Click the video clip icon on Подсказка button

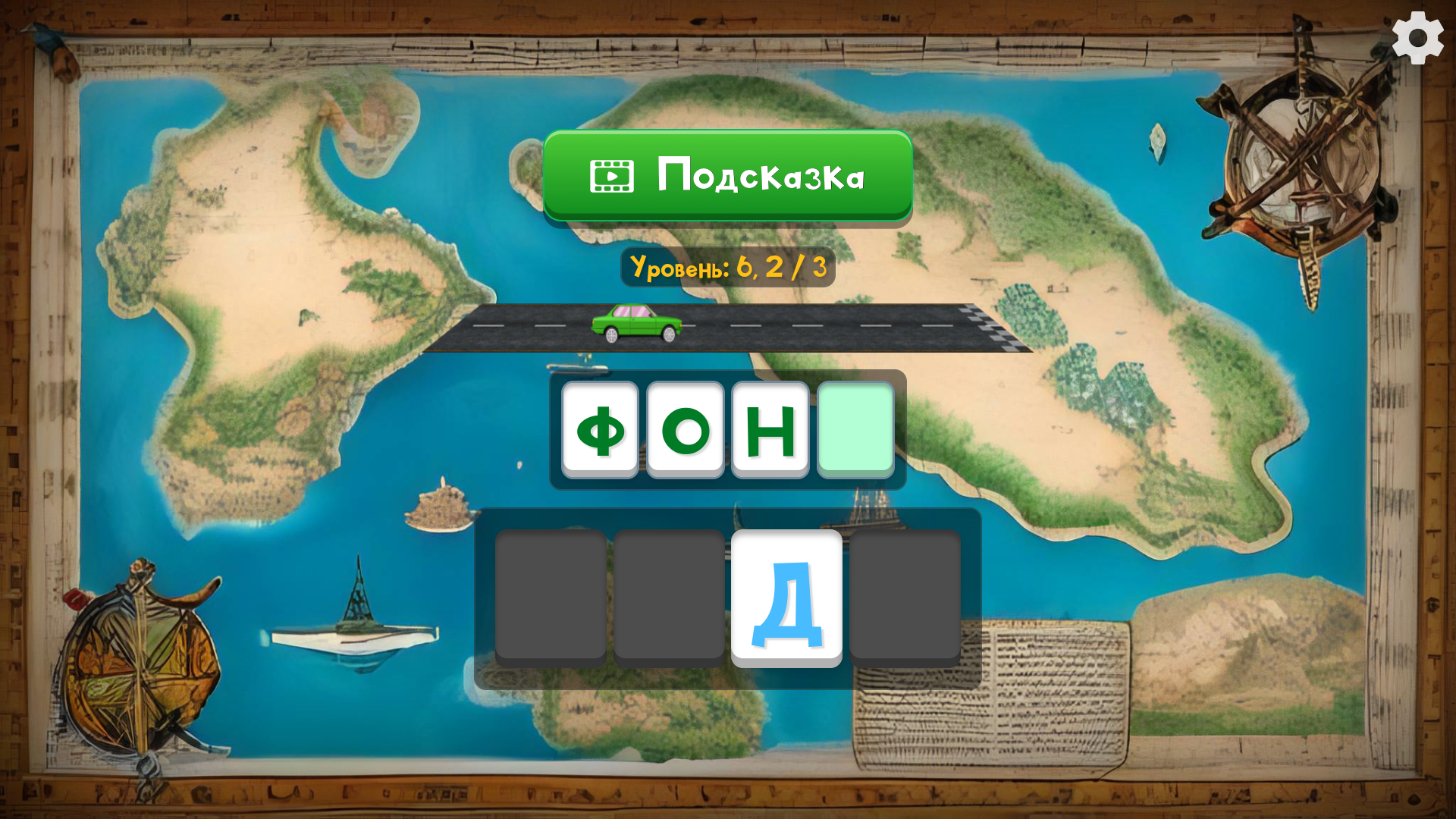coord(611,174)
